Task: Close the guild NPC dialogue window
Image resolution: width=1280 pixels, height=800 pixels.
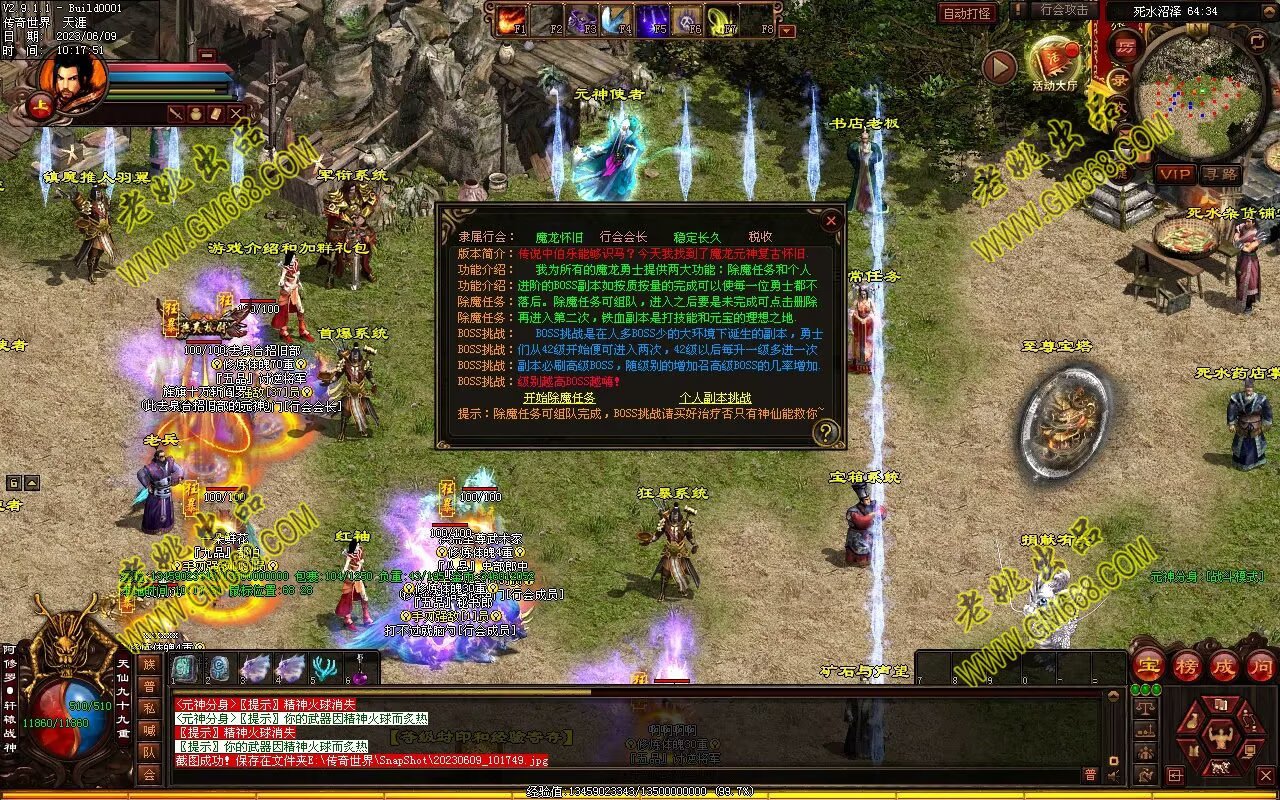Action: click(830, 221)
